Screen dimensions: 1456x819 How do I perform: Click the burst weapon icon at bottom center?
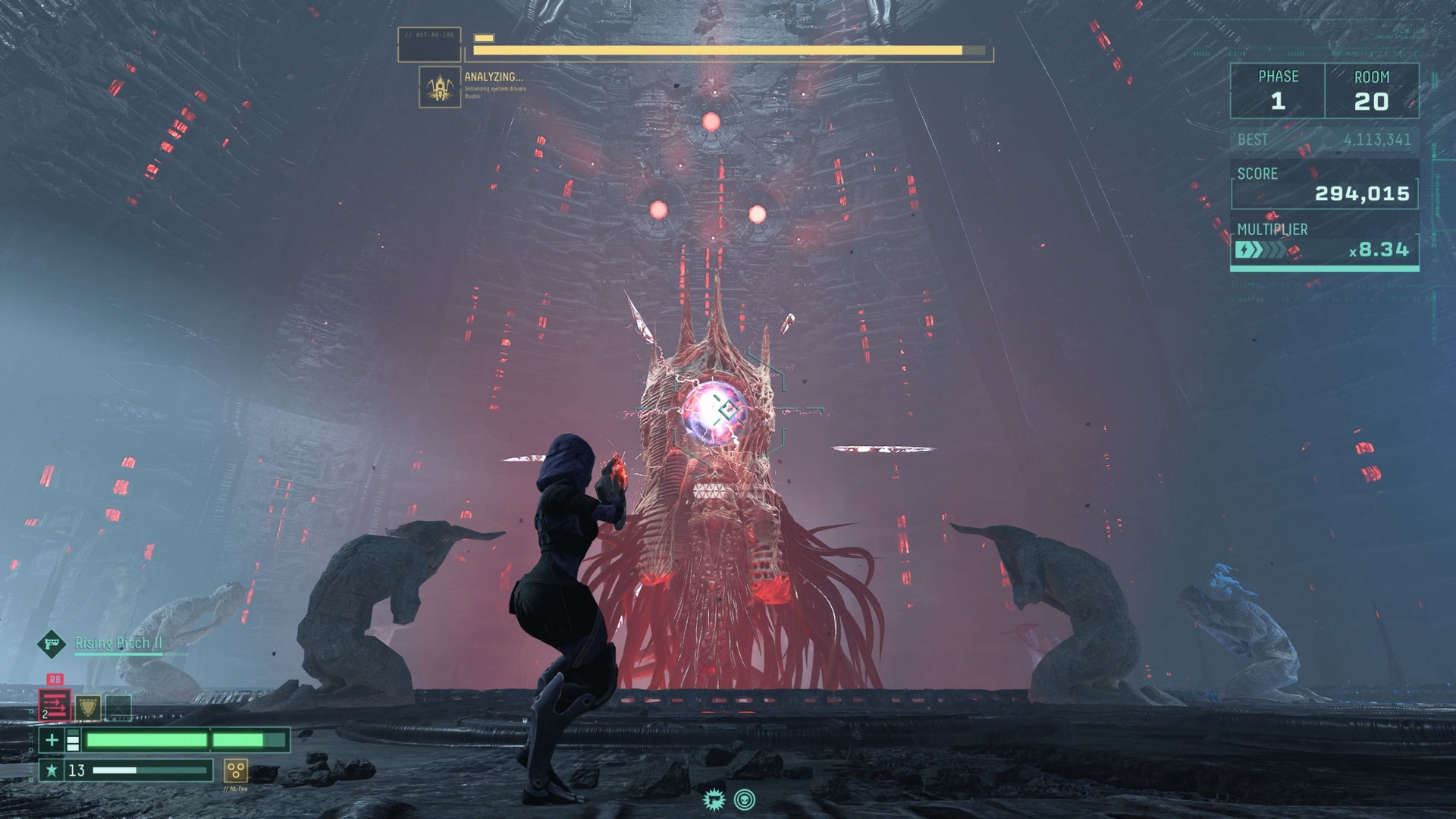tap(714, 799)
